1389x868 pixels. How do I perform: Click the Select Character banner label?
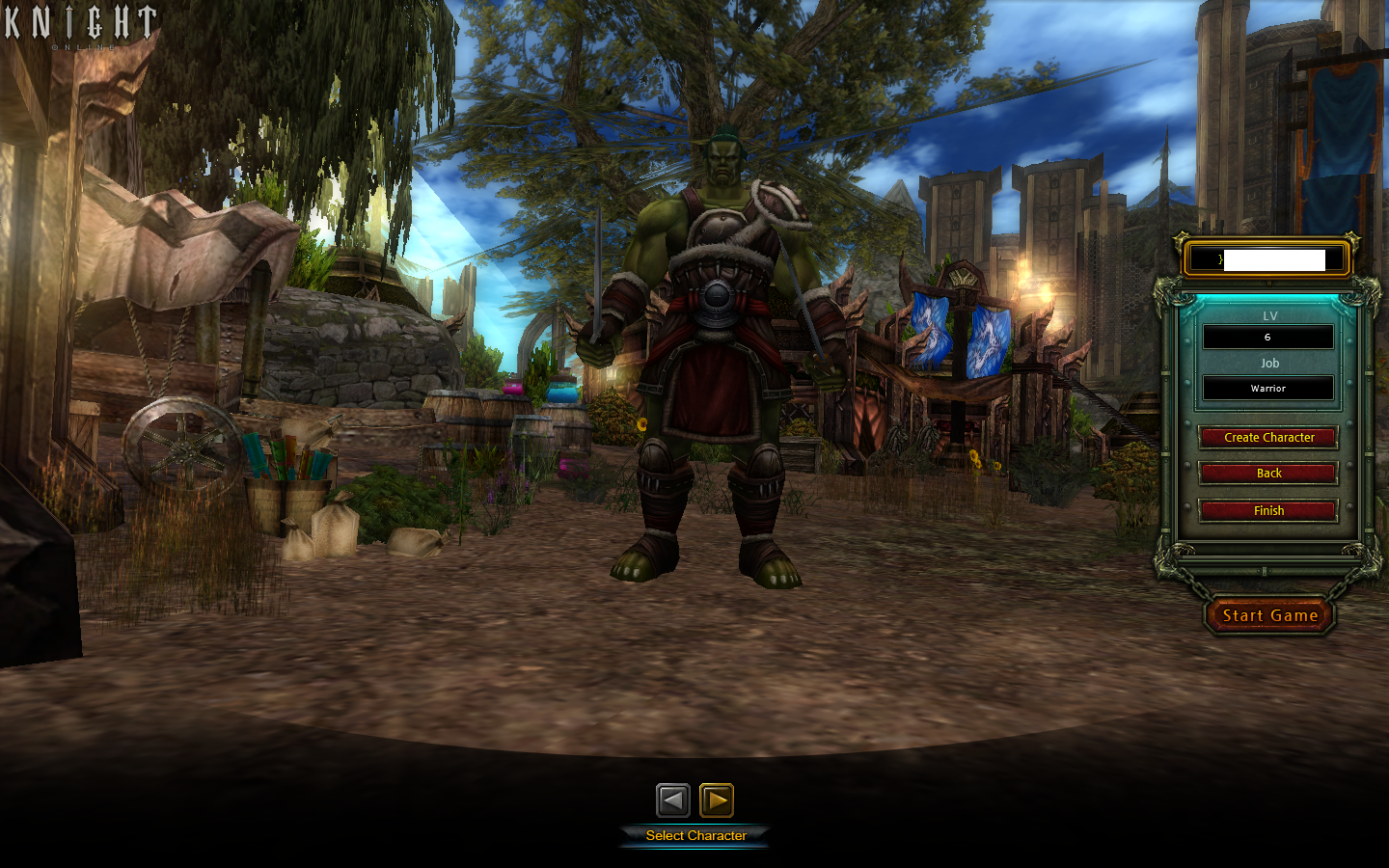[x=695, y=836]
